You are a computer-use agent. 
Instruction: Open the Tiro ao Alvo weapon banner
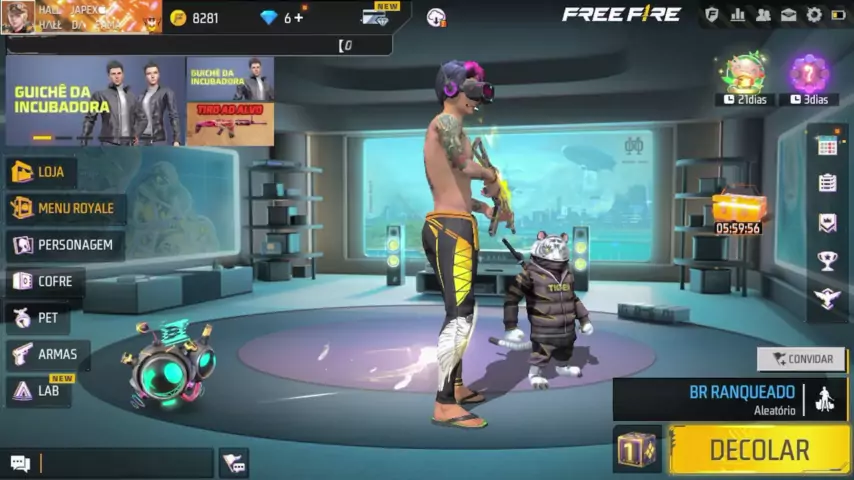pyautogui.click(x=229, y=124)
